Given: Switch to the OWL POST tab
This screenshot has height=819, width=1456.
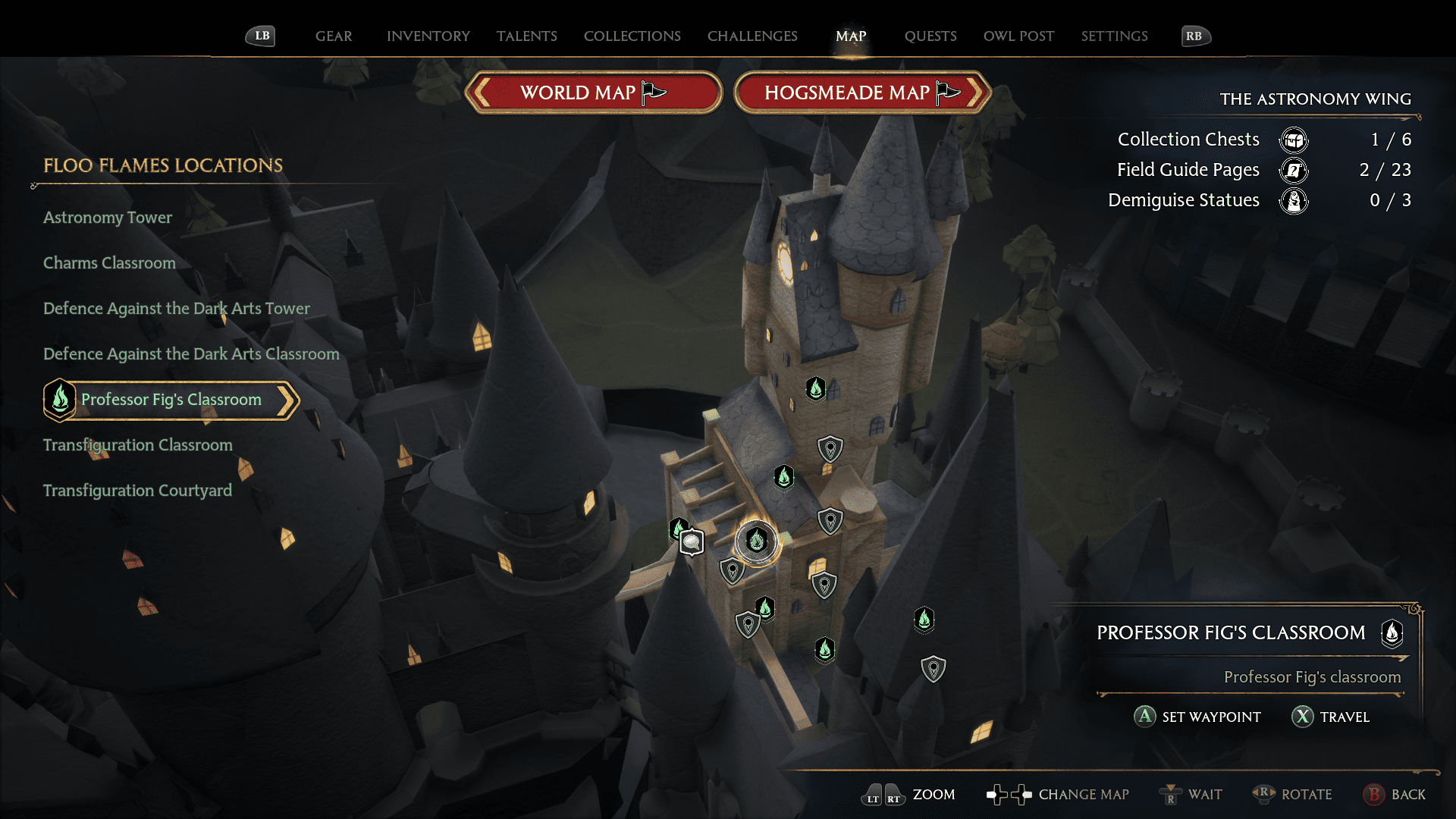Looking at the screenshot, I should 1018,36.
